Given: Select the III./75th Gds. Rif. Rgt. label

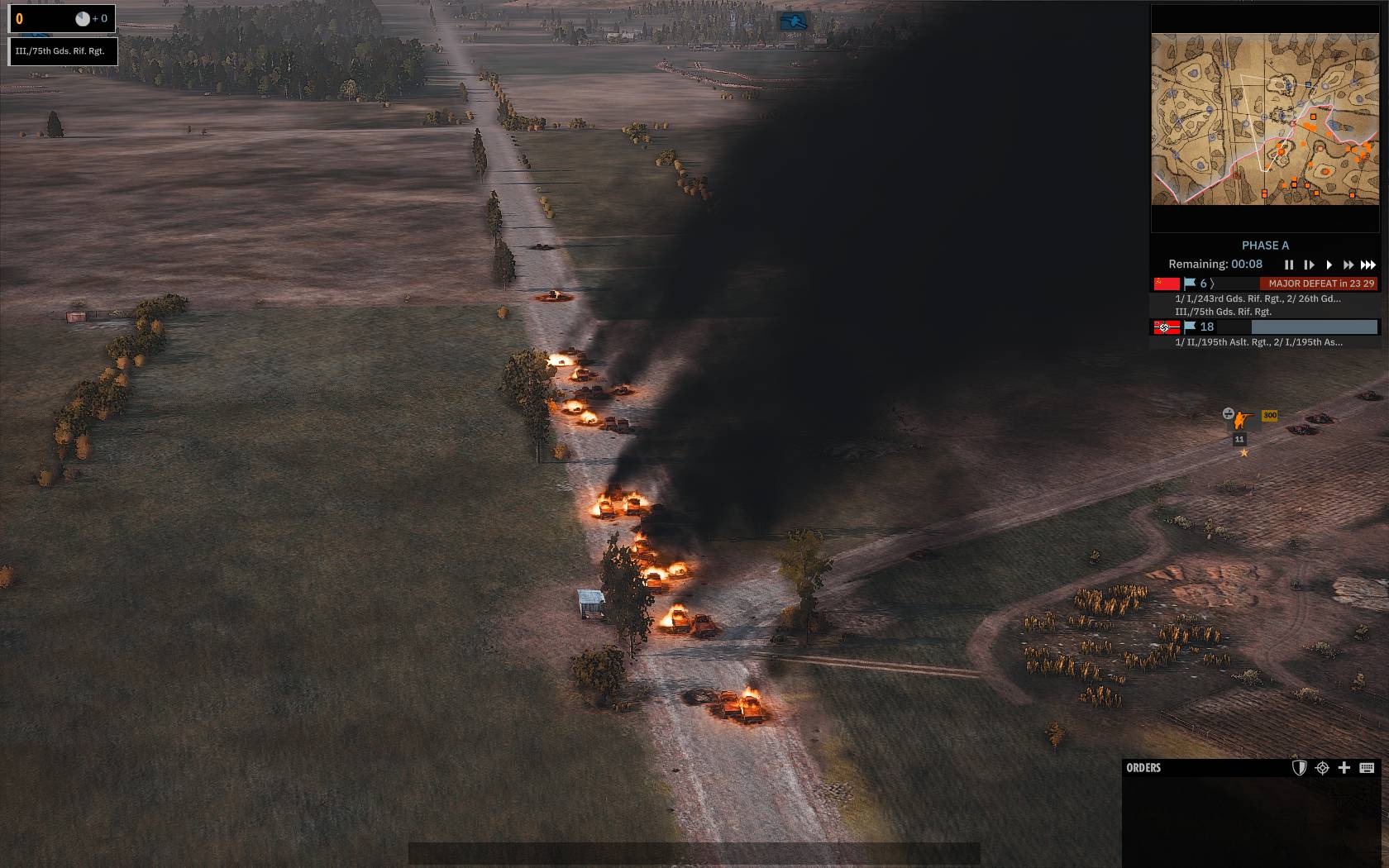Looking at the screenshot, I should [x=60, y=51].
